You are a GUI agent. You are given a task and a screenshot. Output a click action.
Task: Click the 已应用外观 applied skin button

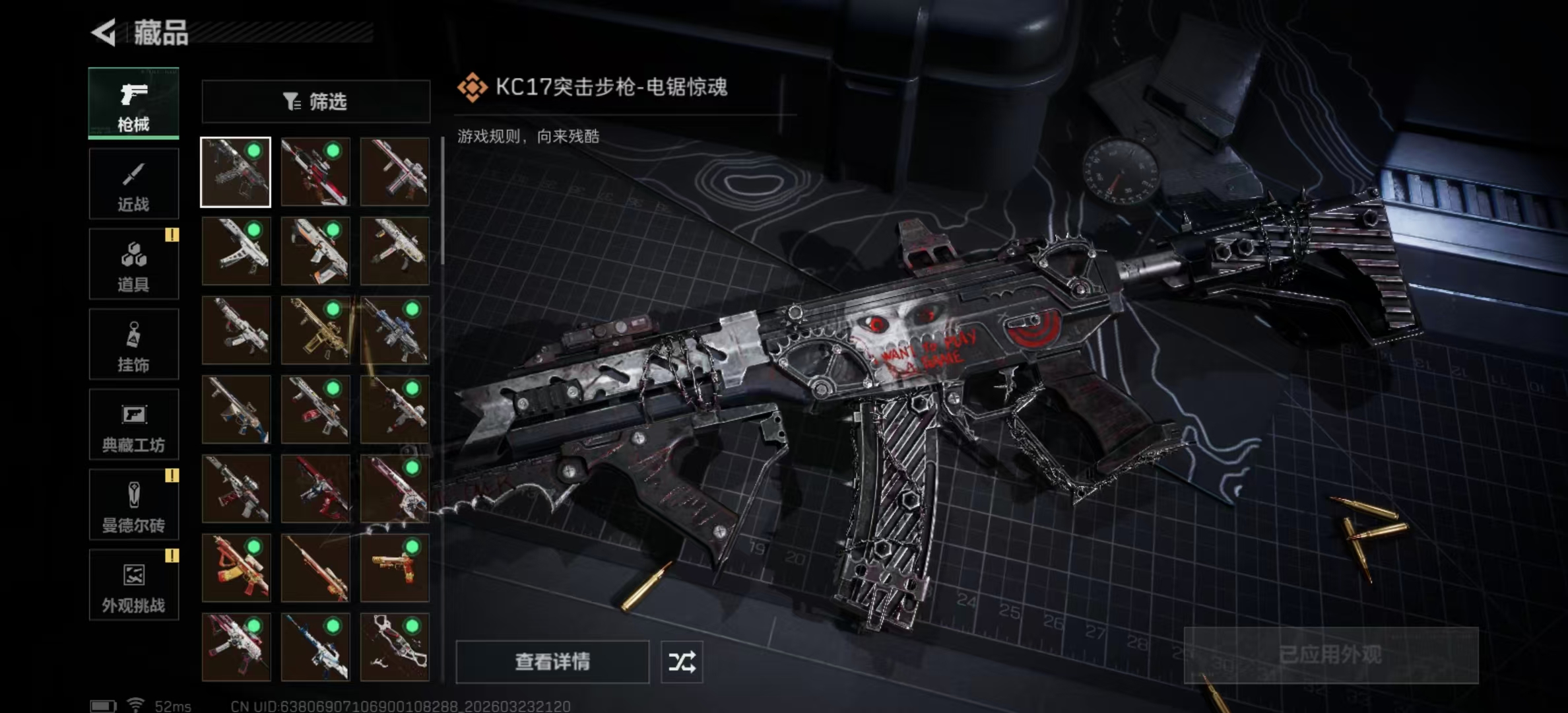pos(1330,655)
